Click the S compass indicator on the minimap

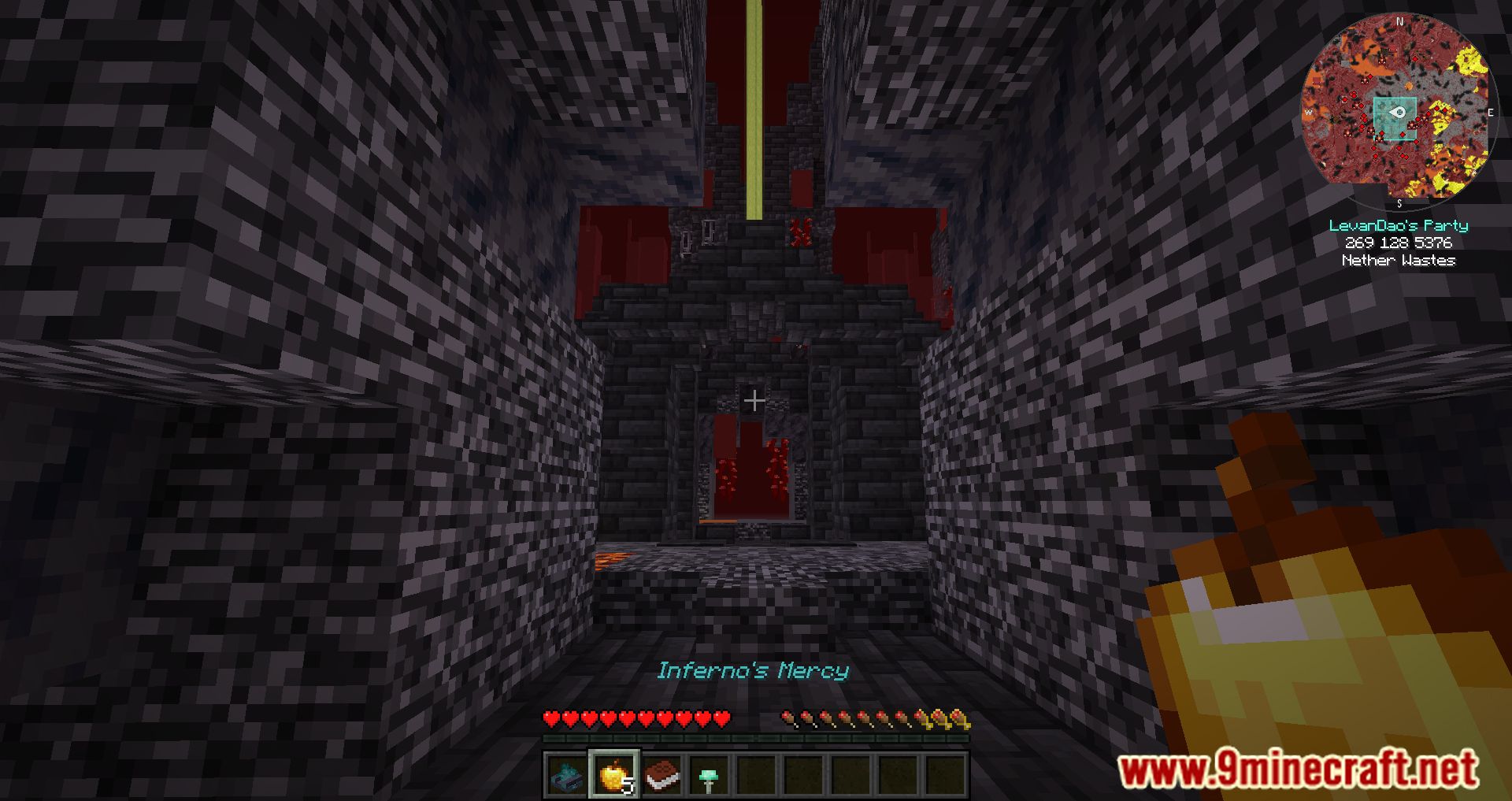coord(1400,203)
